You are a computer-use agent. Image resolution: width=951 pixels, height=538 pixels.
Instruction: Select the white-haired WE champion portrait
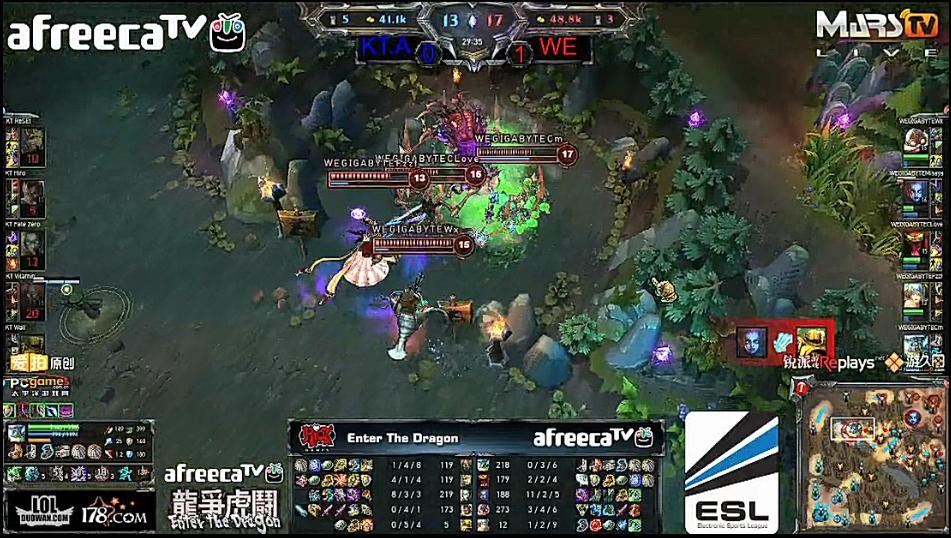click(914, 295)
